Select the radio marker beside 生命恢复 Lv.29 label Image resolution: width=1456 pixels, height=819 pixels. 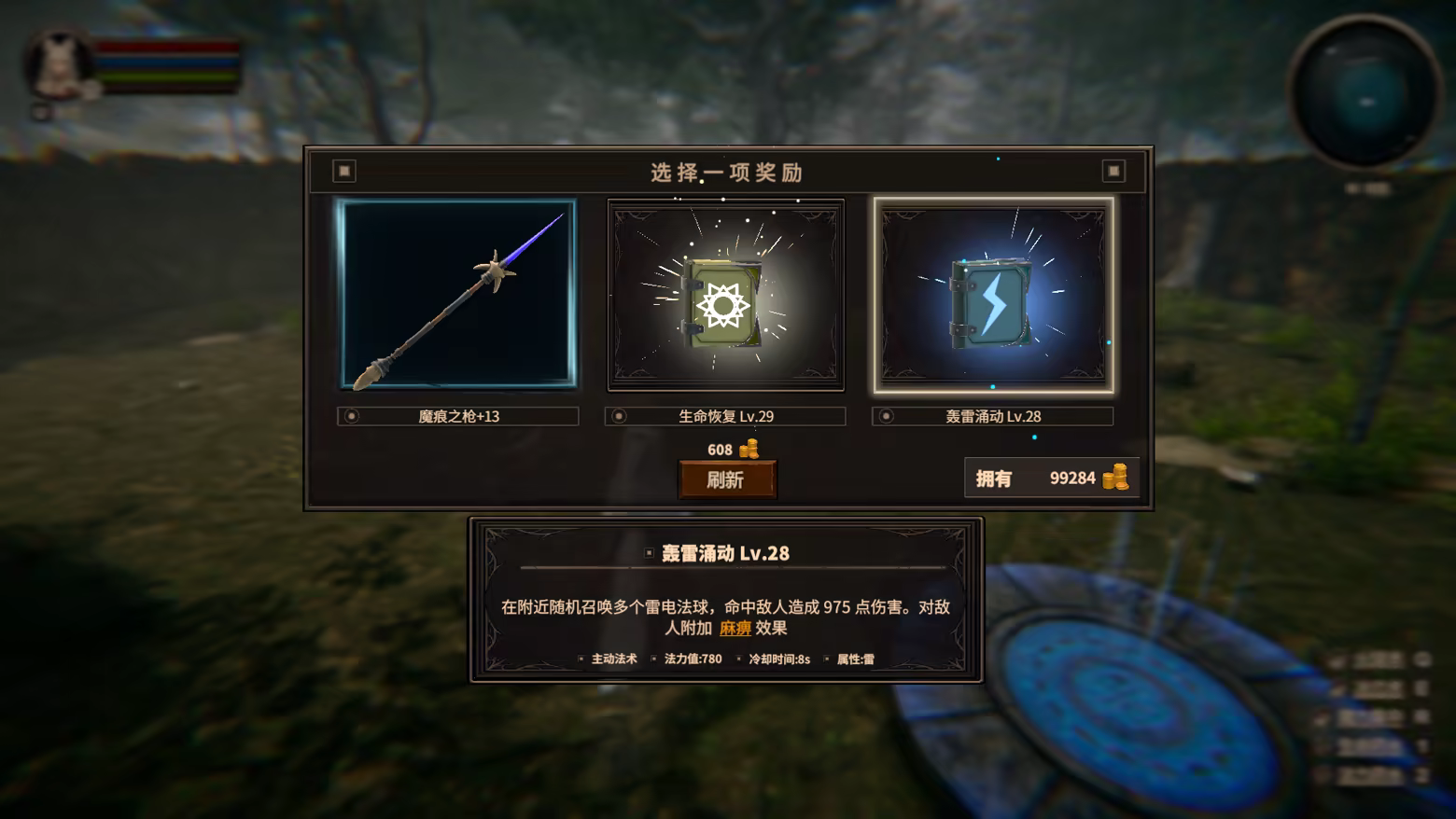tap(618, 415)
